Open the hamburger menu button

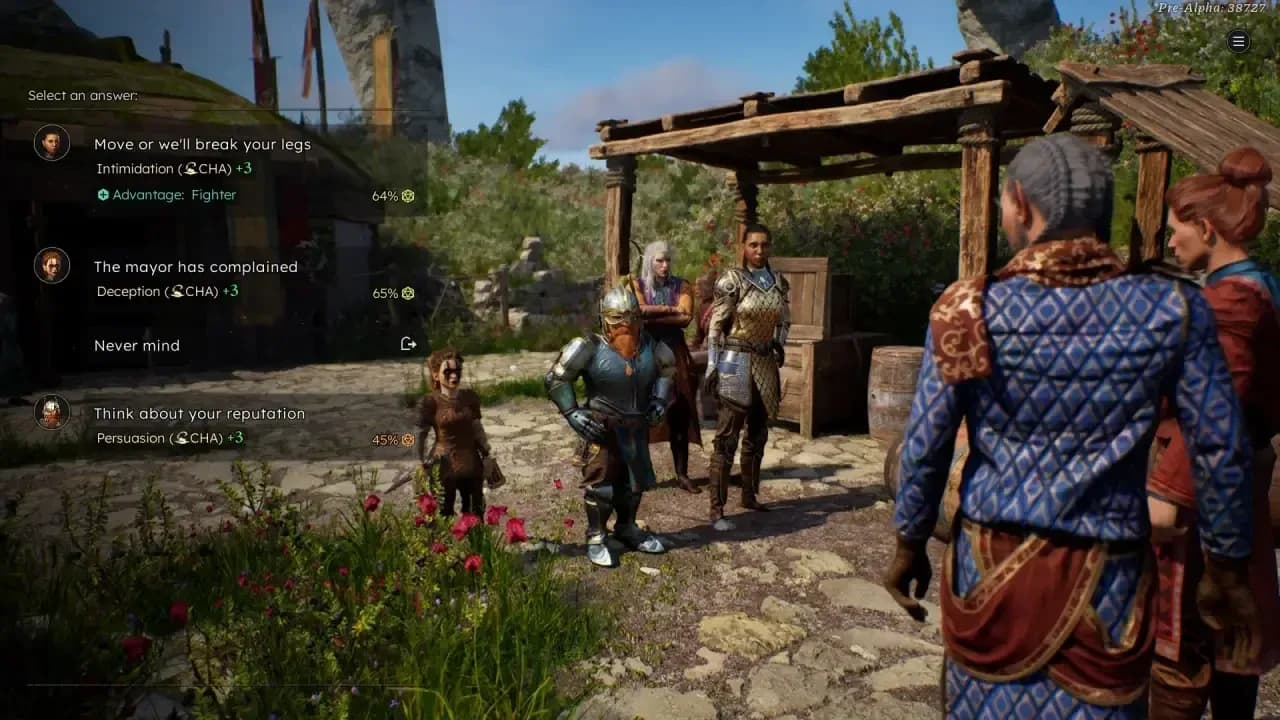click(x=1238, y=41)
